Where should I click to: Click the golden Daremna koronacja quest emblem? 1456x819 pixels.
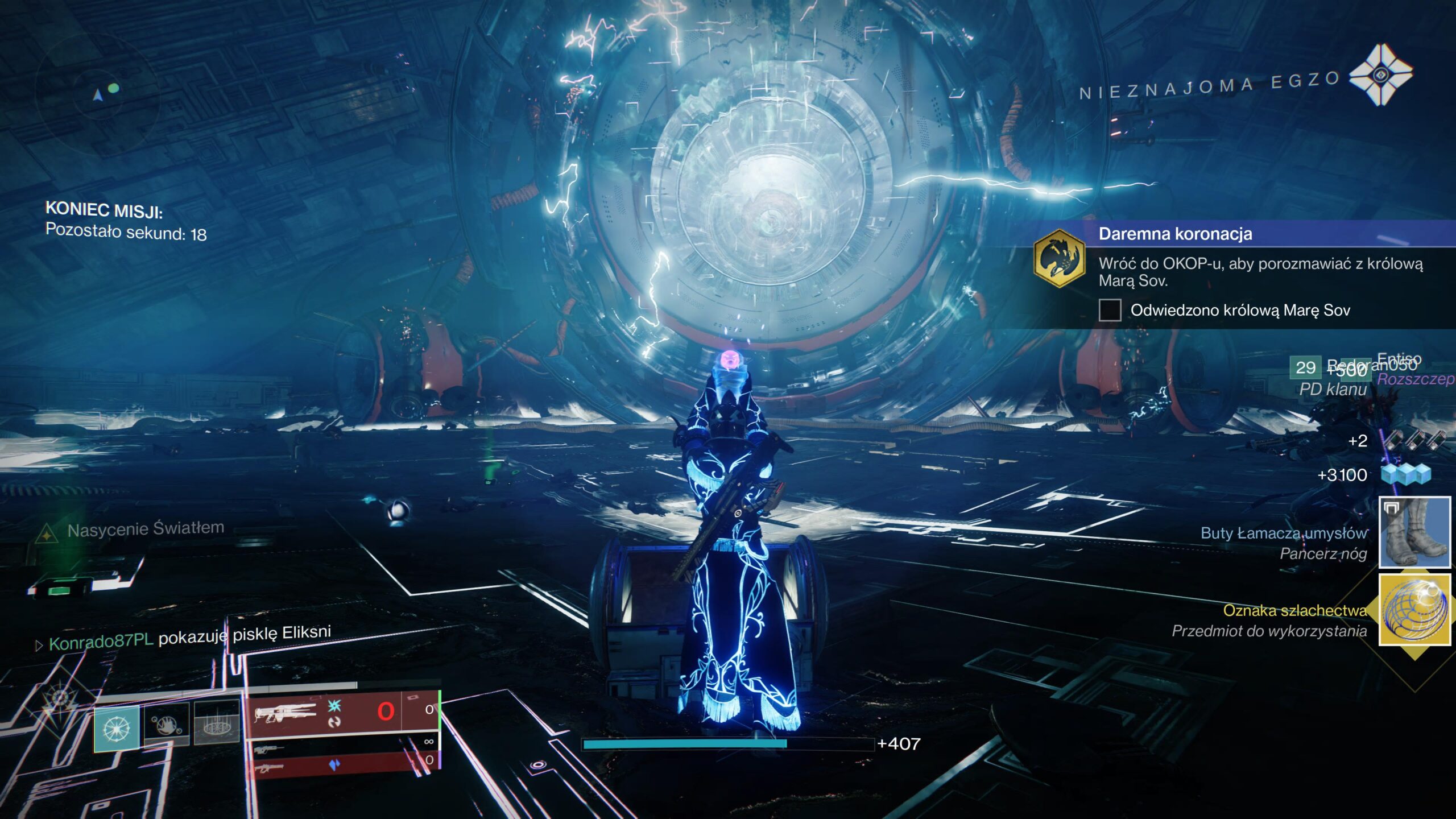click(1059, 259)
